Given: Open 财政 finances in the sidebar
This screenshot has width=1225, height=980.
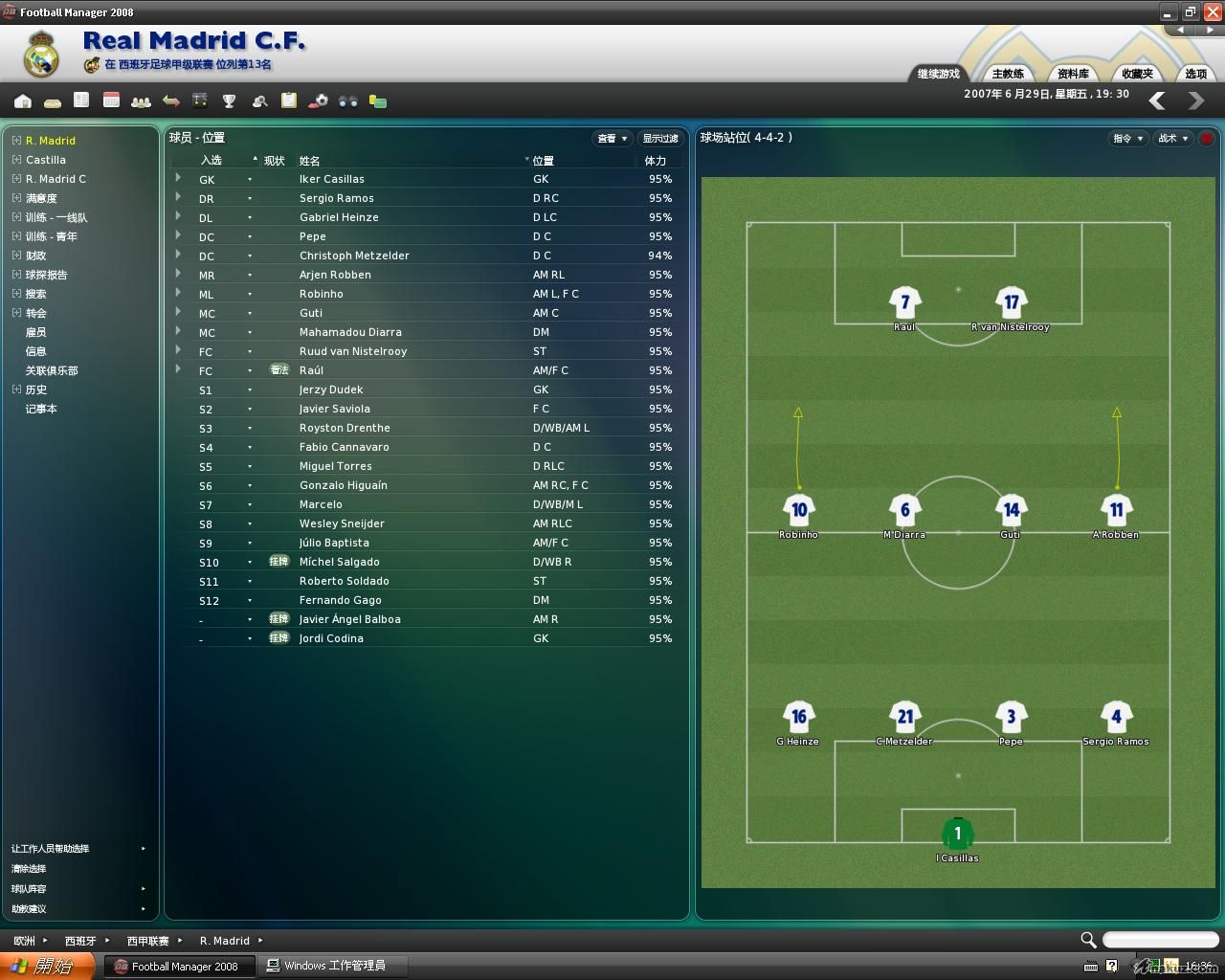Looking at the screenshot, I should pos(36,256).
